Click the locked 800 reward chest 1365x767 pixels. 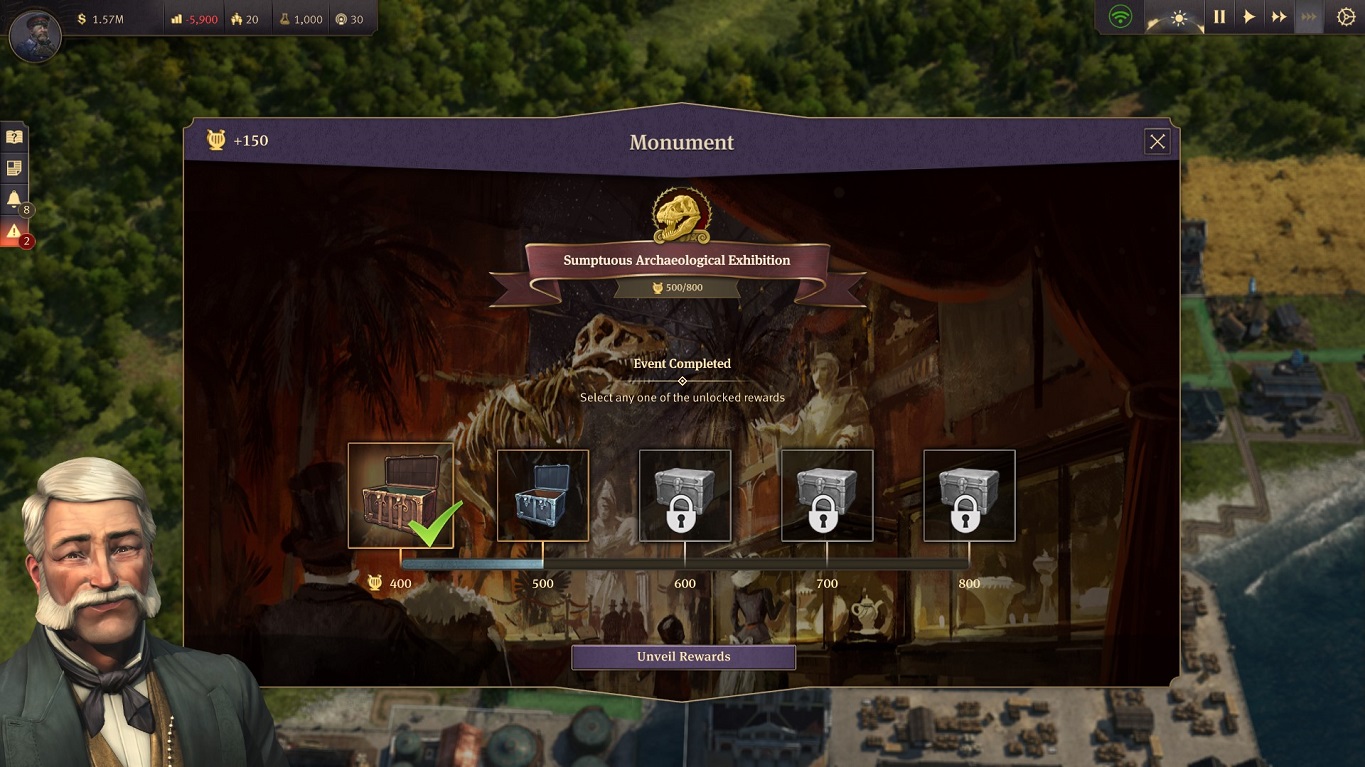[969, 495]
